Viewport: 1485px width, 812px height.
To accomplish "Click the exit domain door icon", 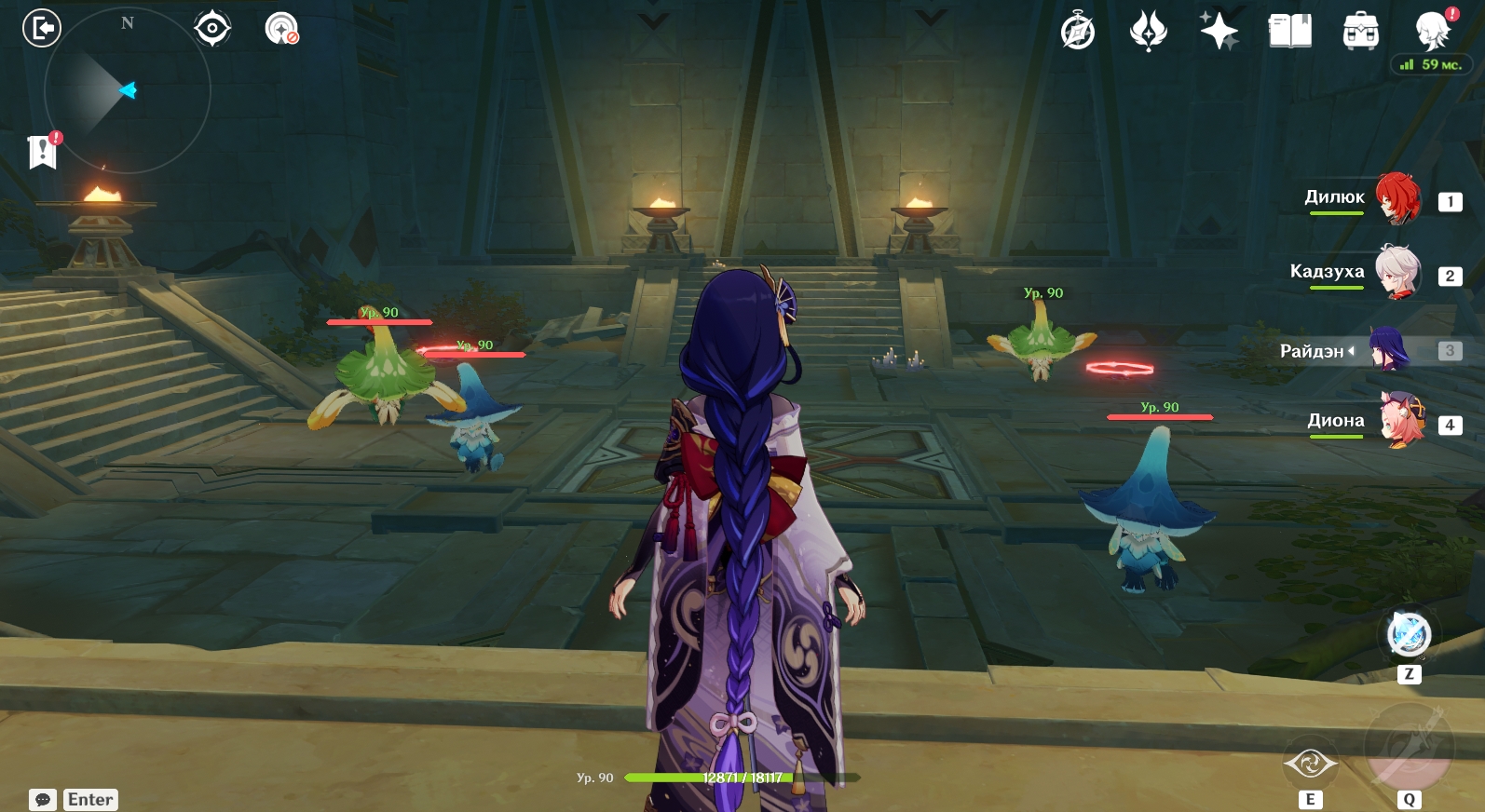I will pyautogui.click(x=42, y=28).
